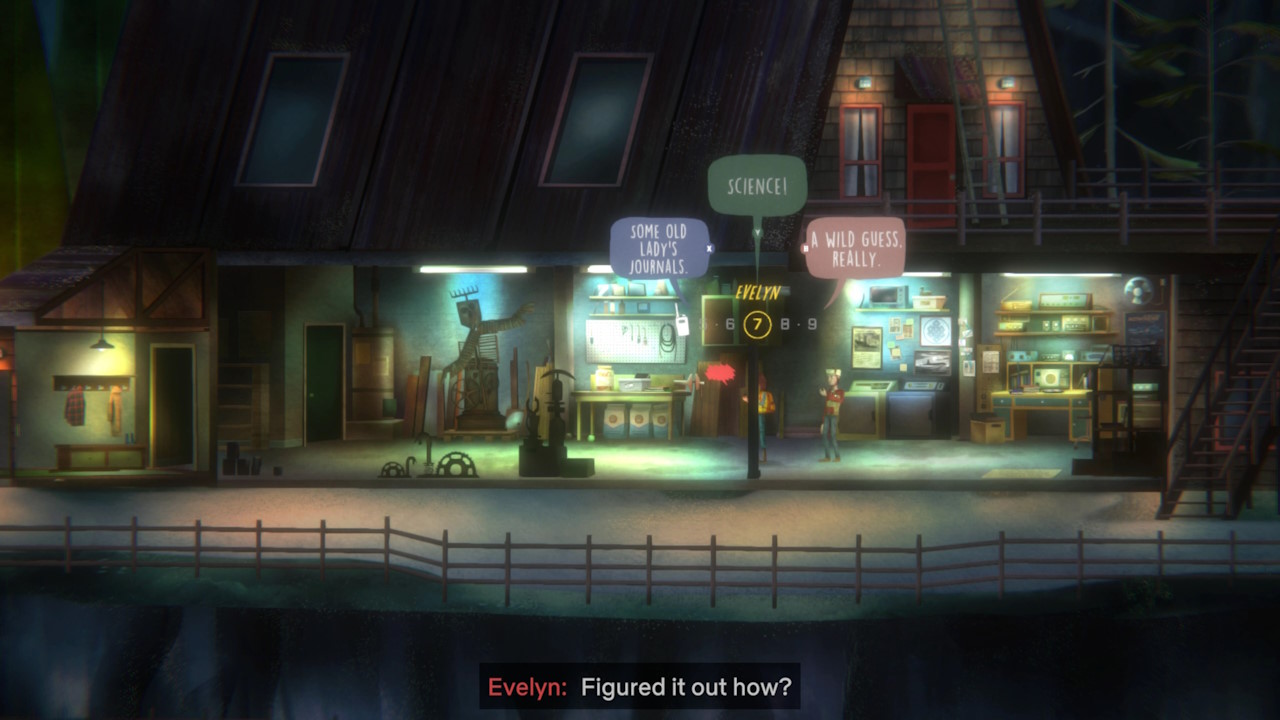Viewport: 1280px width, 720px height.
Task: Select the green SCIENCE! dialogue bubble
Action: pyautogui.click(x=757, y=186)
